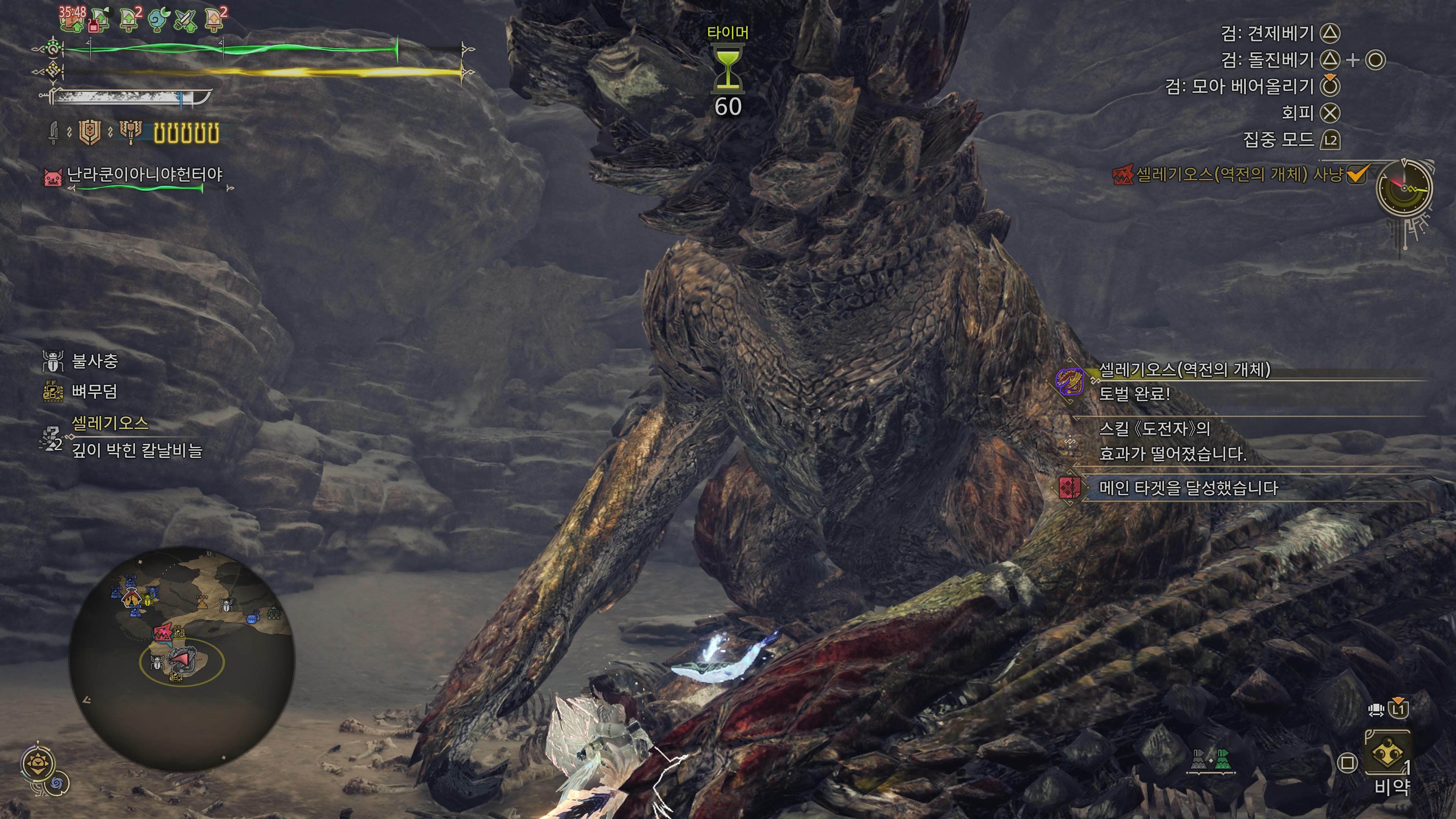Click the meal buff icon showing 35:48
Screen dimensions: 1456x819
click(x=72, y=19)
